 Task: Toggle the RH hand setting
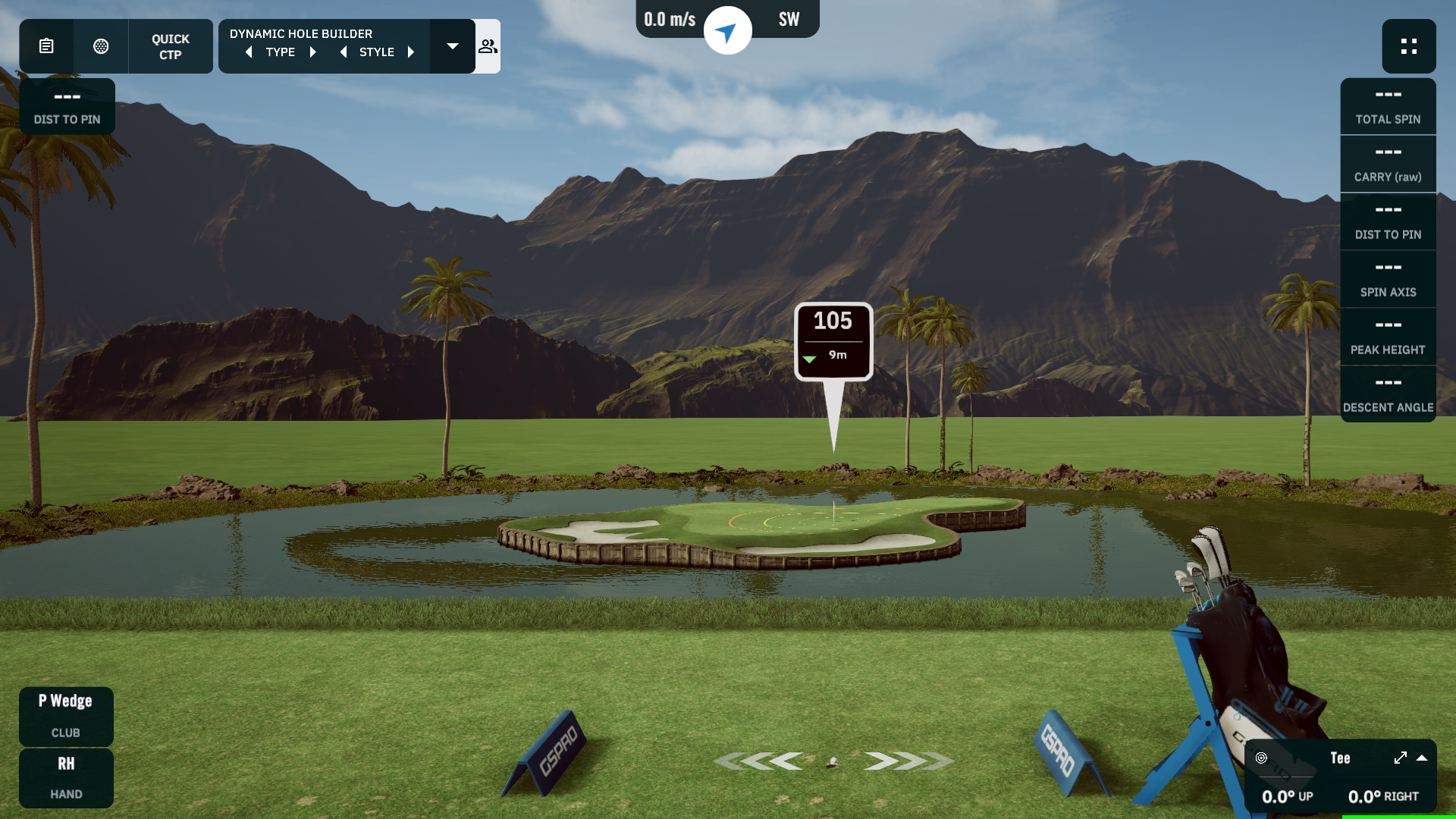66,777
